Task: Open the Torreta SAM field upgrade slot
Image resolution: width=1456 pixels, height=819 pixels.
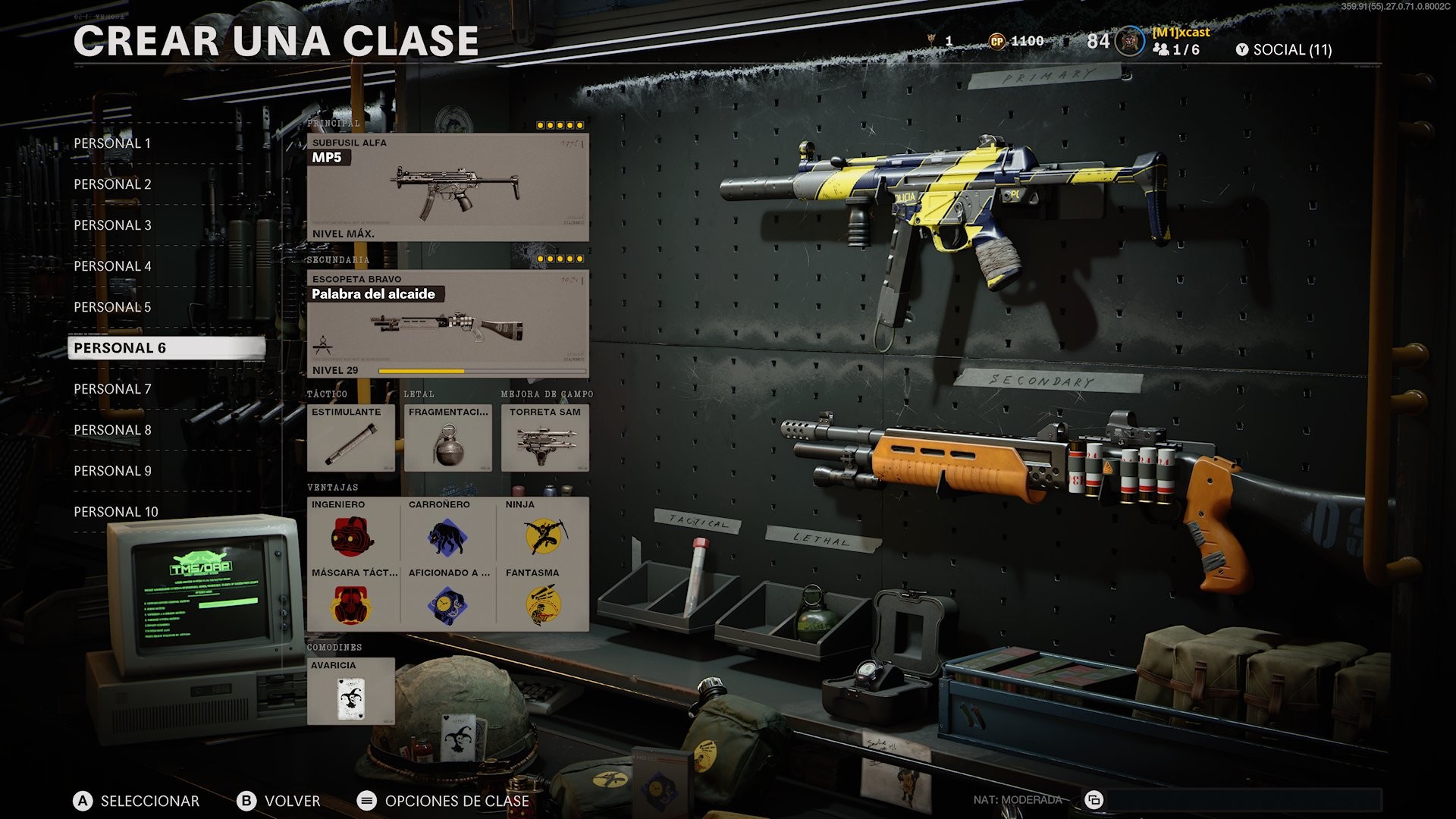Action: coord(544,438)
